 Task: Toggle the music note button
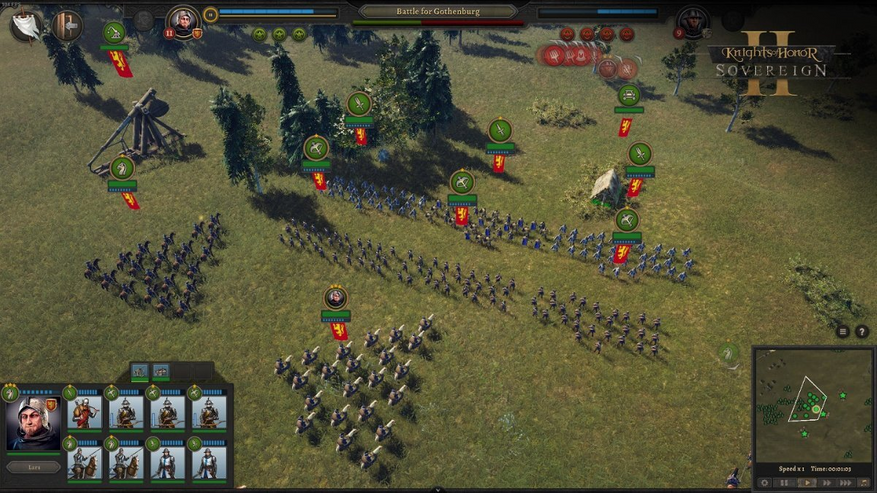[864, 483]
